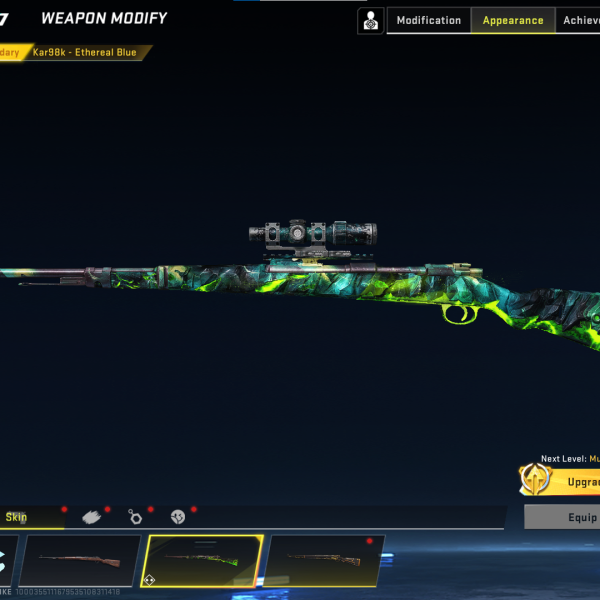Click the Kar98k - Ethereal Blue name banner
600x600 pixels.
pos(88,52)
